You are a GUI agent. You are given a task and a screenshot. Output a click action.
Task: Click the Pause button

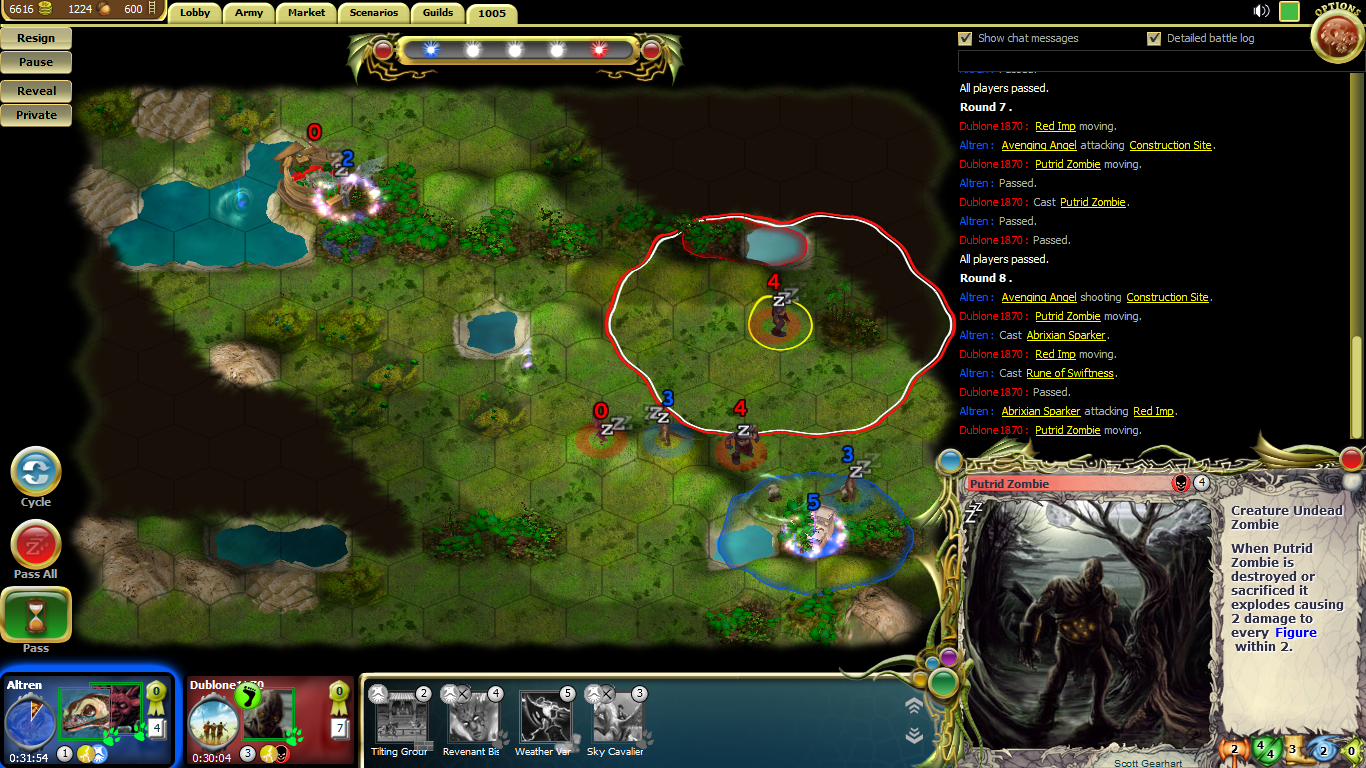[36, 62]
